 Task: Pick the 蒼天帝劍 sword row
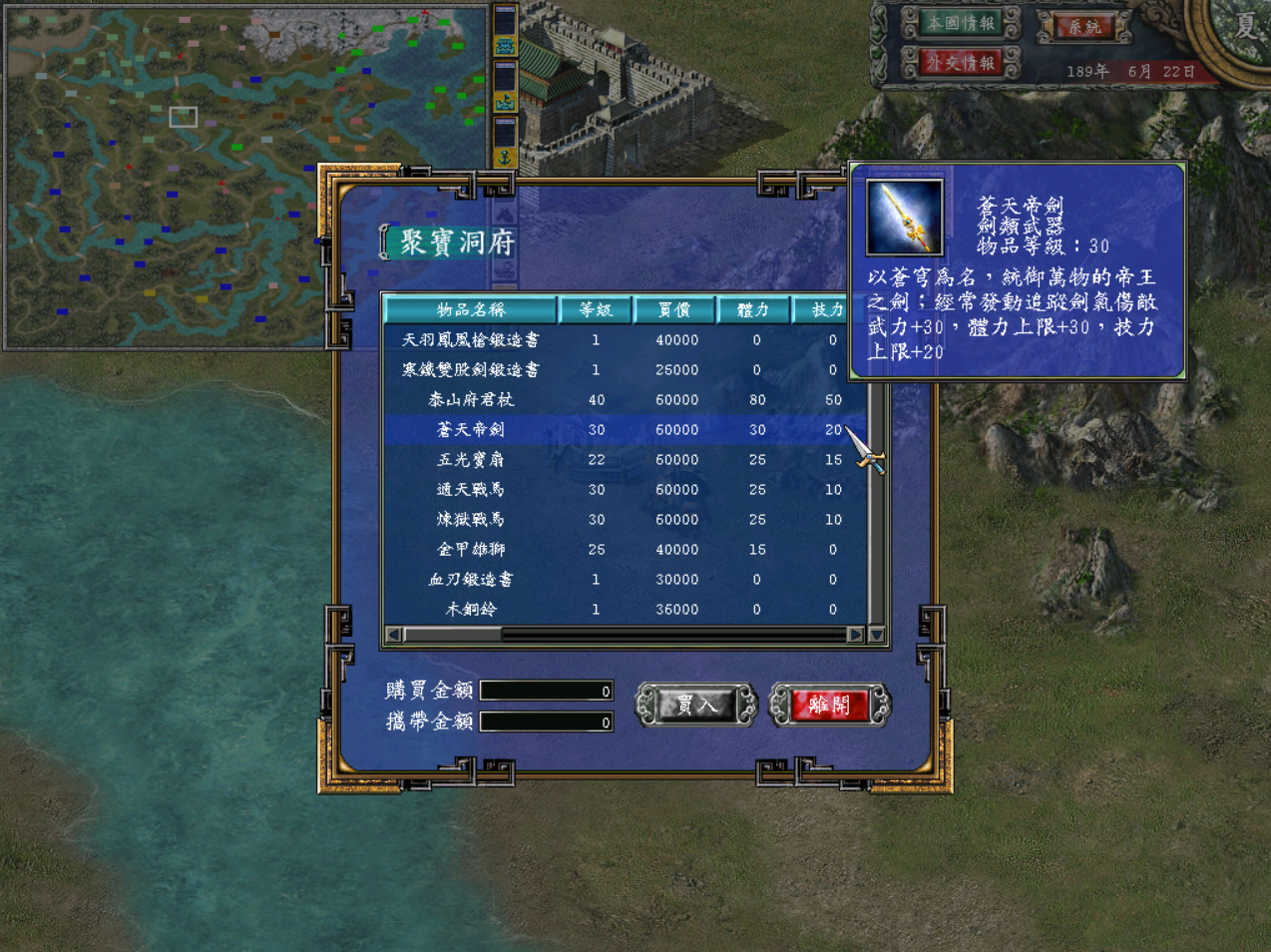click(470, 430)
